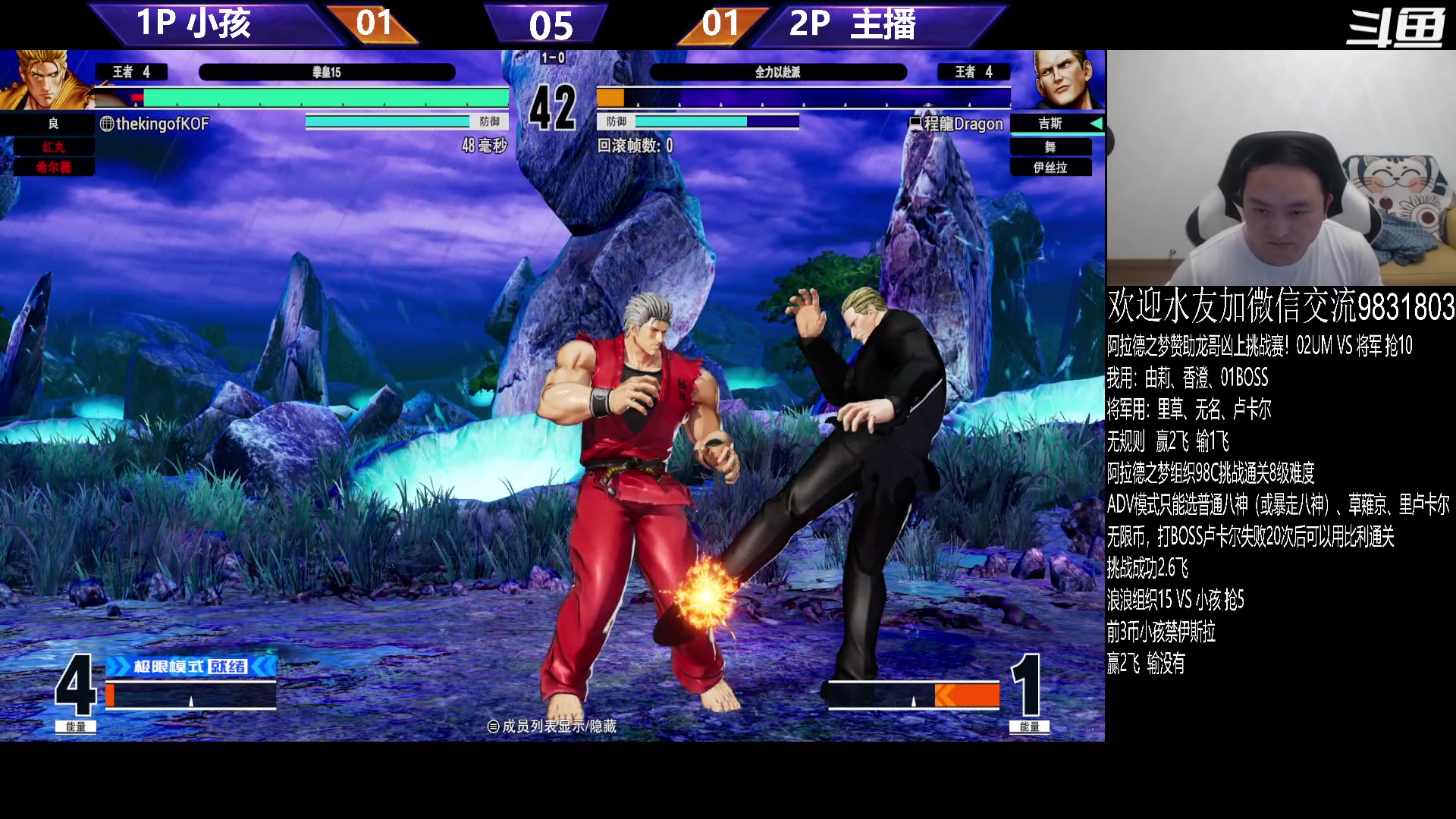1456x819 pixels.
Task: Open the streamer's webcam feed
Action: click(x=1280, y=168)
